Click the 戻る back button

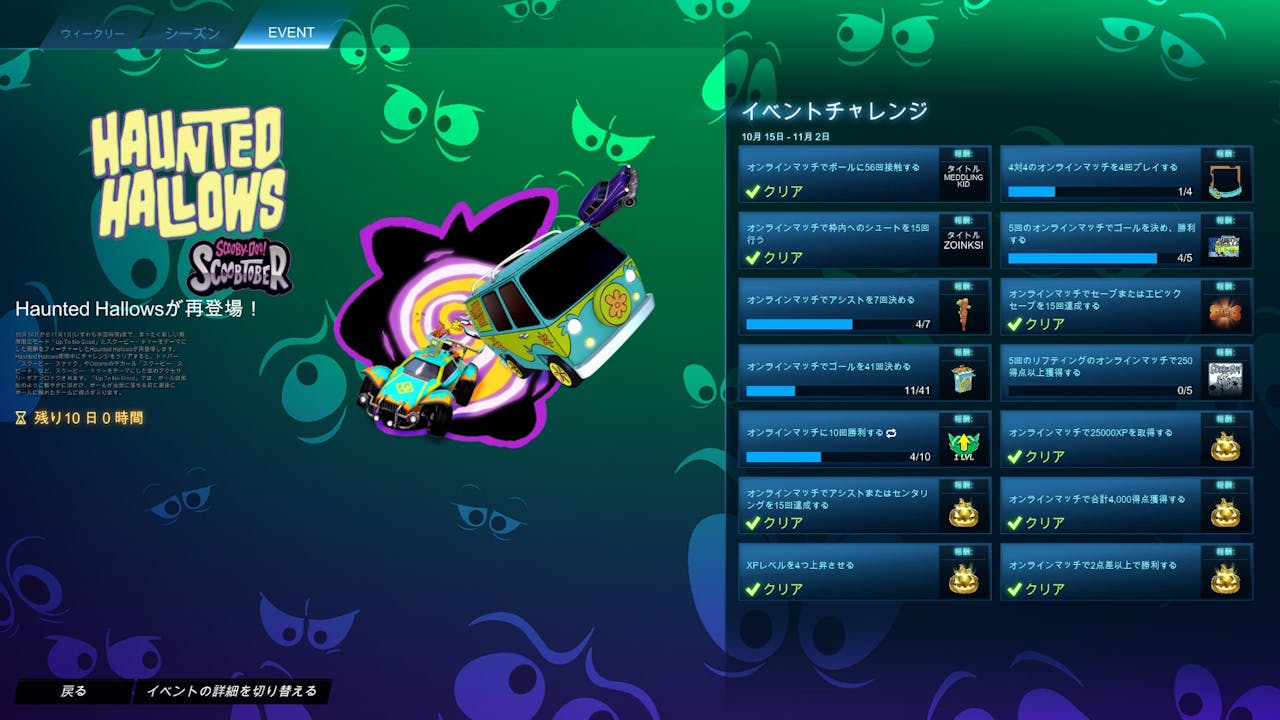click(x=74, y=691)
